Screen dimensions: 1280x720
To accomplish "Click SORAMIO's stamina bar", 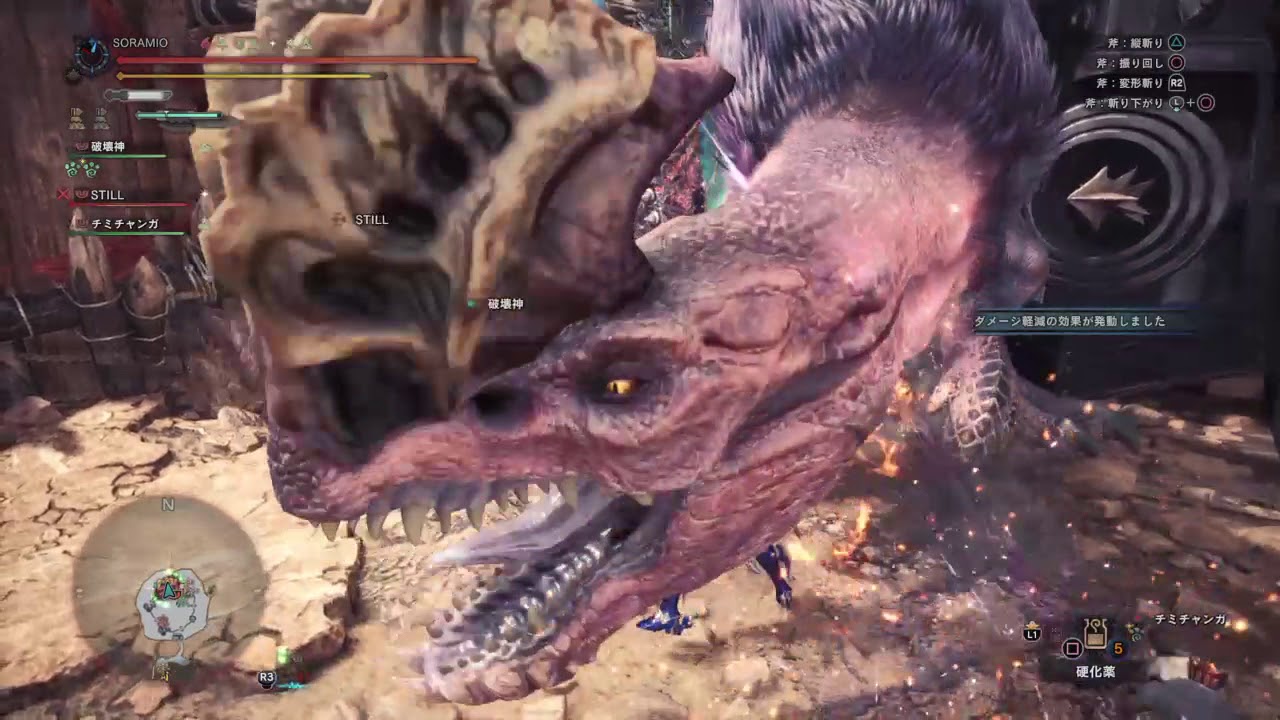I will coord(250,76).
